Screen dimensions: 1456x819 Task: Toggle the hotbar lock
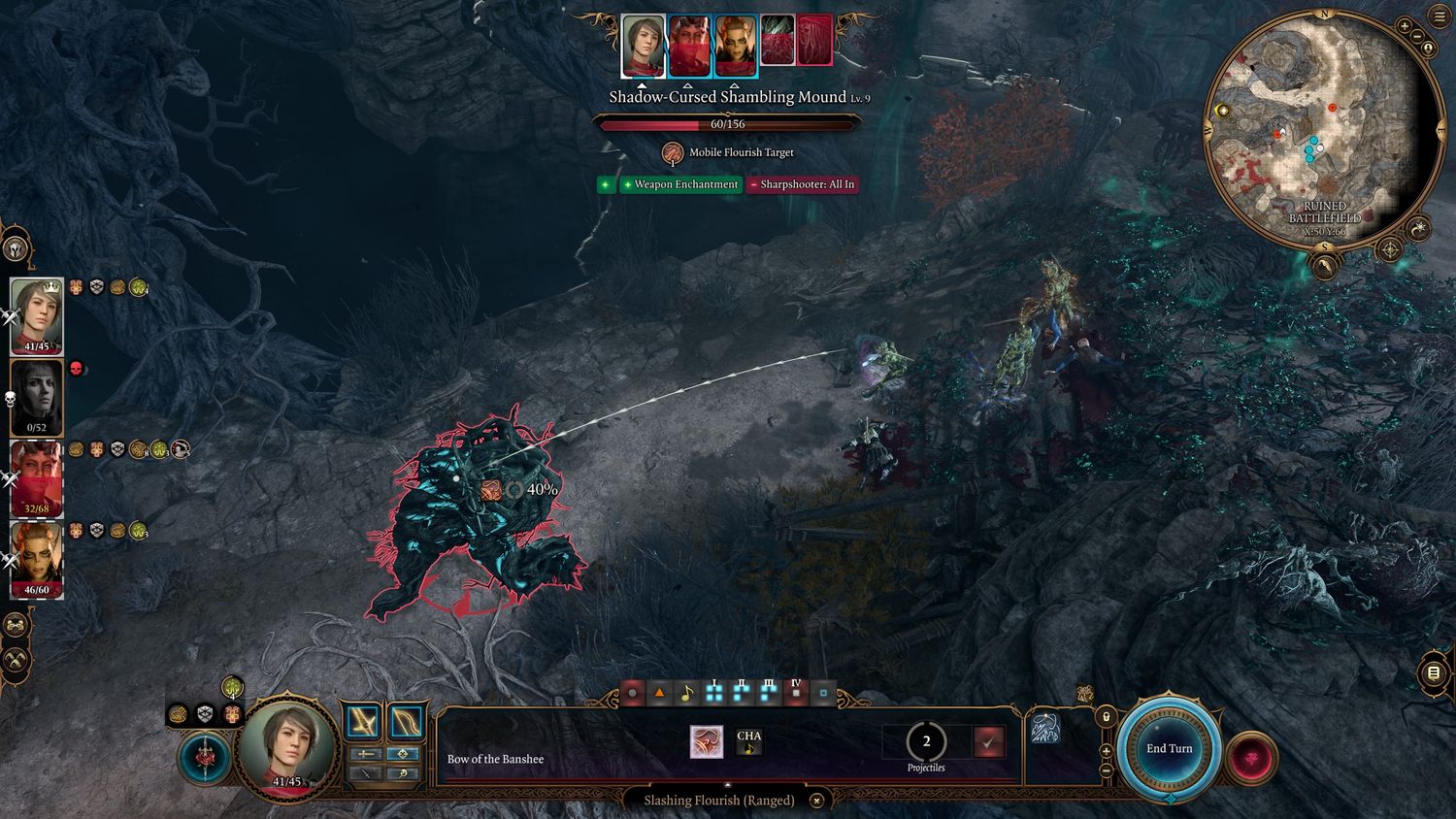pyautogui.click(x=1106, y=716)
